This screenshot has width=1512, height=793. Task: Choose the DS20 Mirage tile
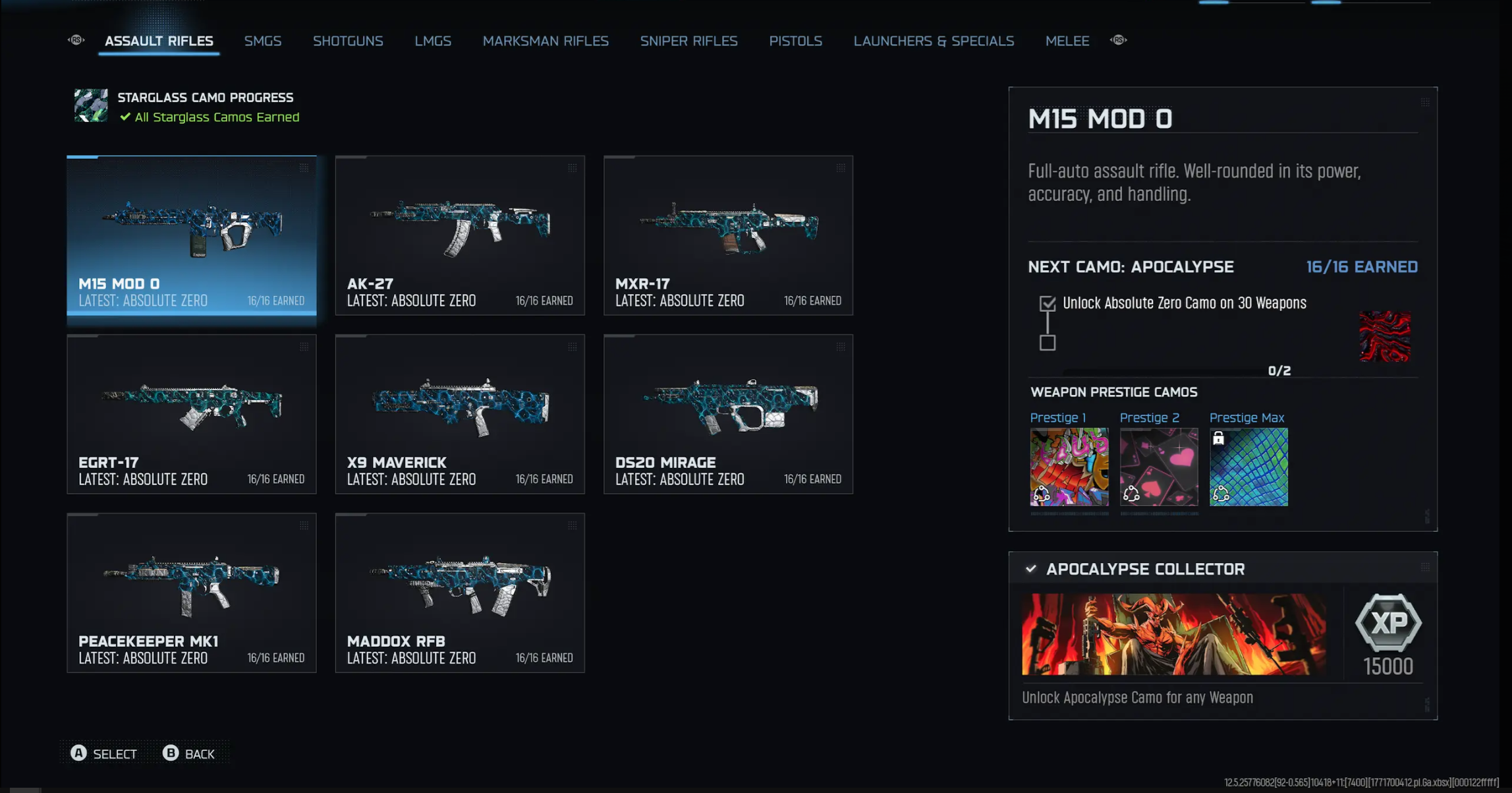pyautogui.click(x=728, y=414)
